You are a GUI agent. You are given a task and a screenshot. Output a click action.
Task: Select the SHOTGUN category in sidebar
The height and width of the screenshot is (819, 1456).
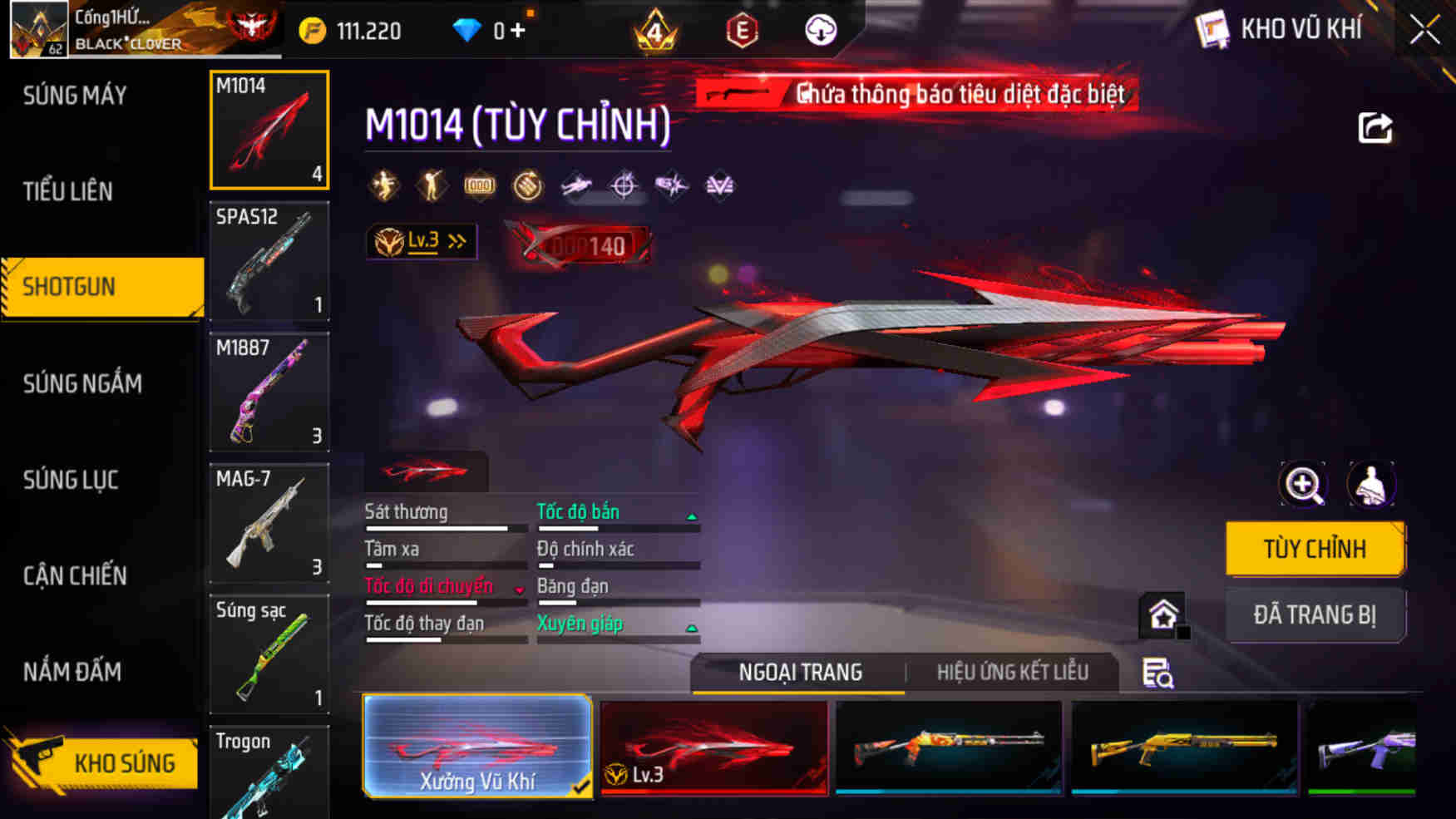point(91,286)
